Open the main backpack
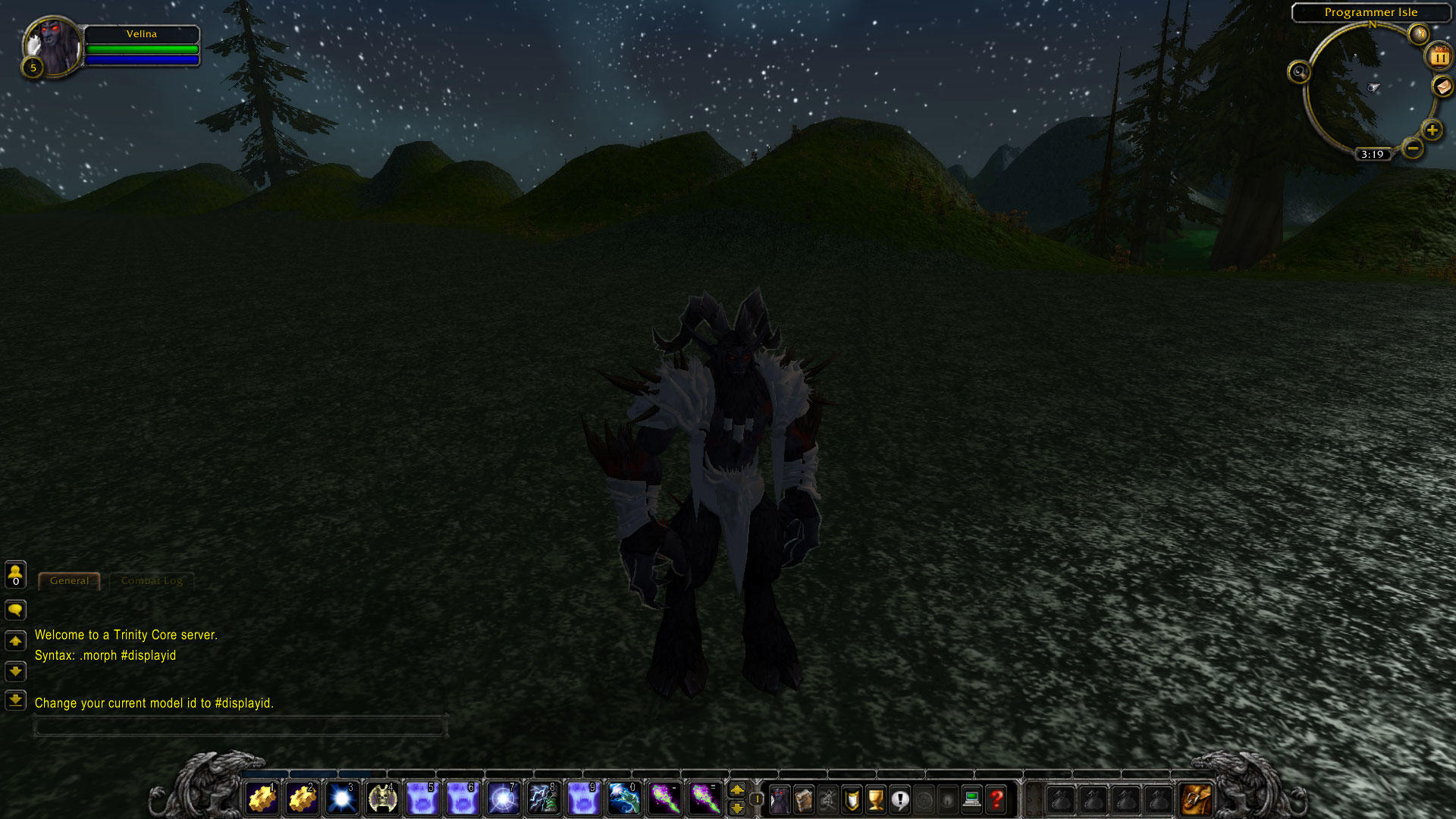Screen dimensions: 1456x819 click(x=1196, y=799)
